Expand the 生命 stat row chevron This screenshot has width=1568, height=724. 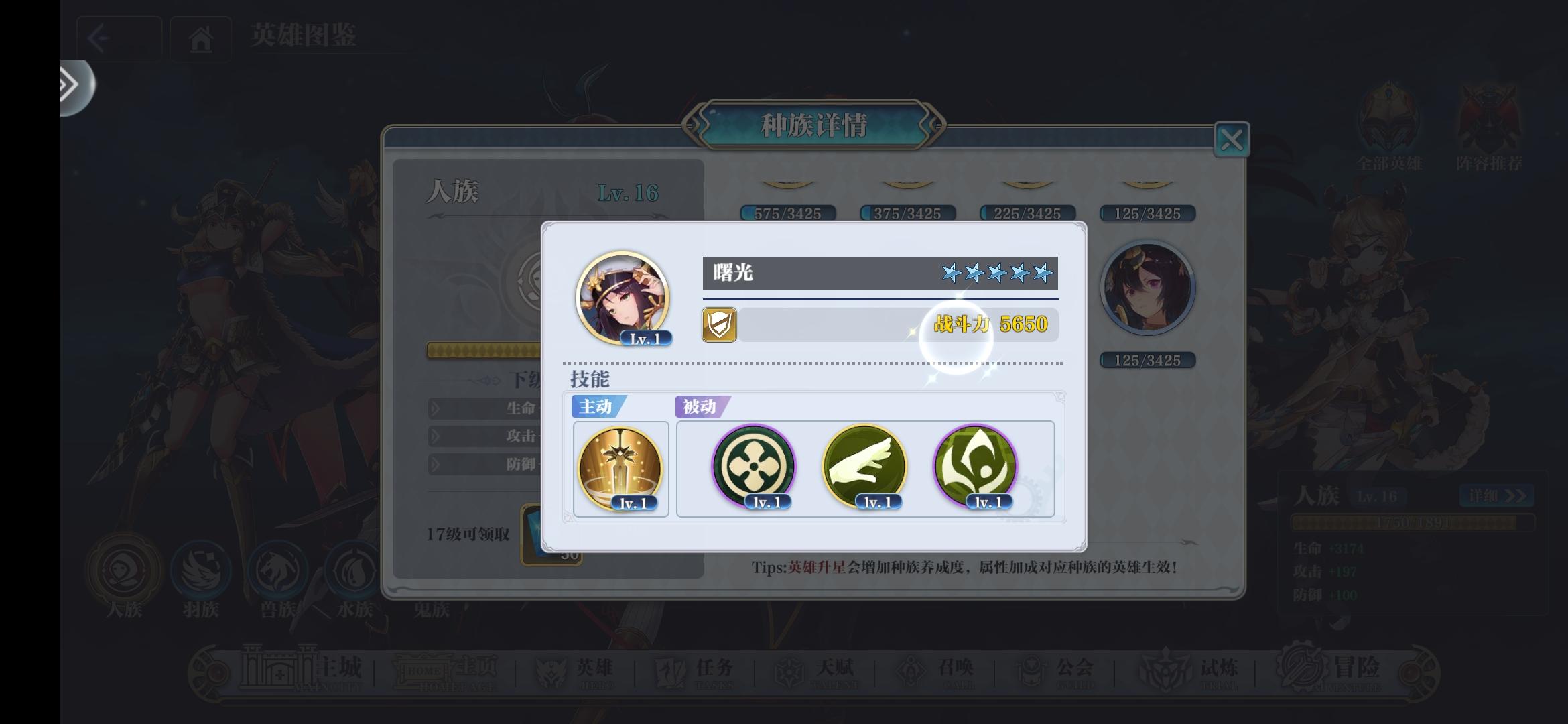point(434,410)
